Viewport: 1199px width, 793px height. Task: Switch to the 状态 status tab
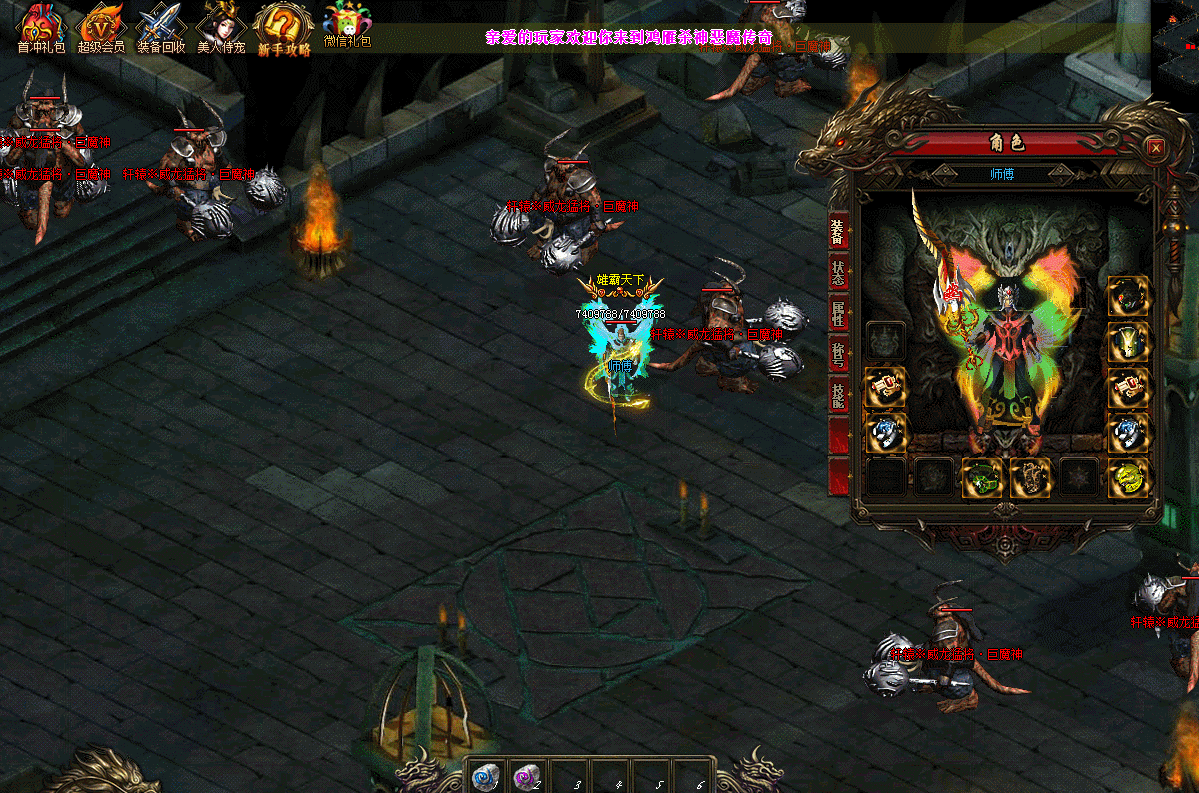click(838, 273)
